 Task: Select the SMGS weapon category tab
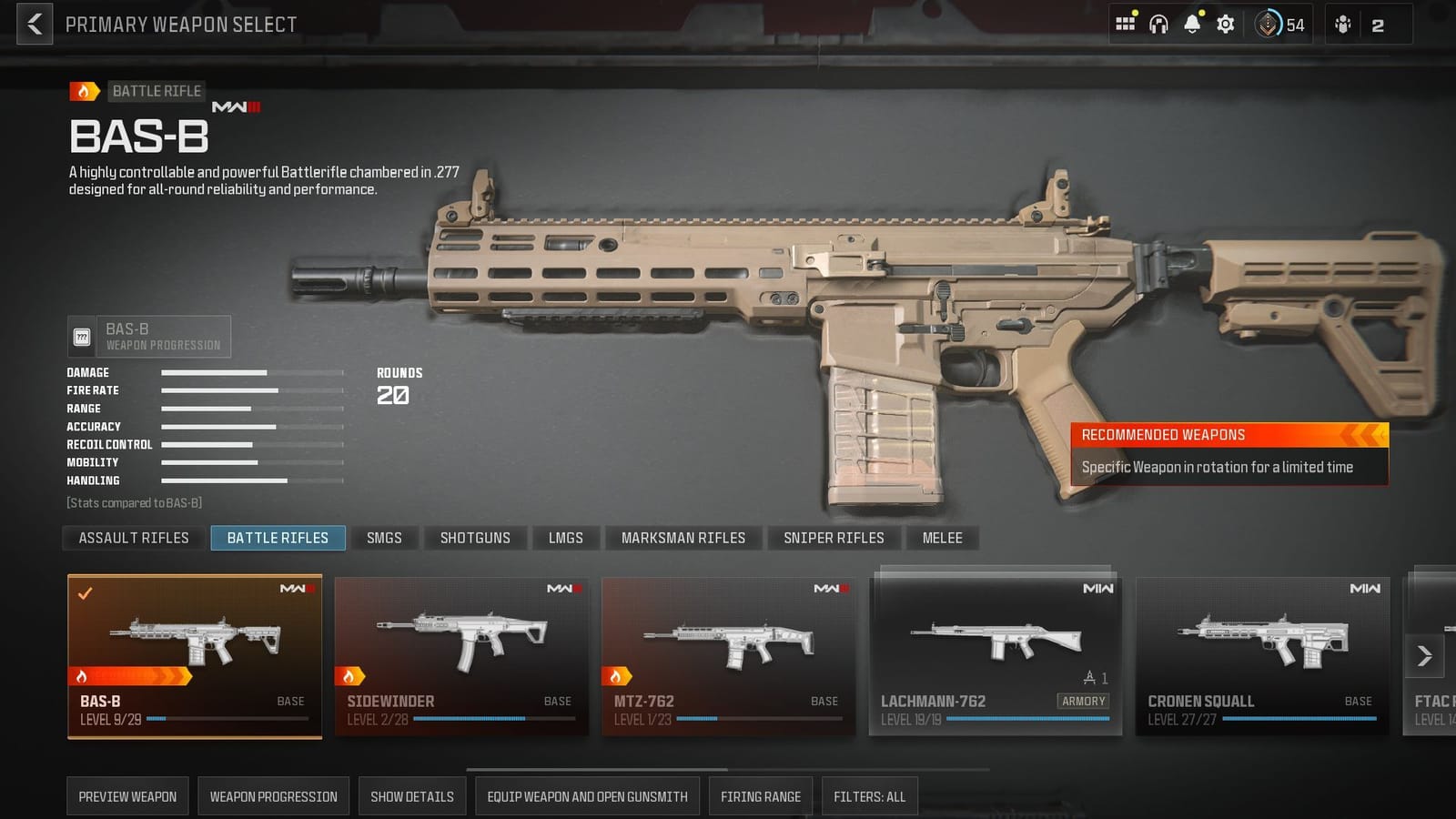[385, 538]
